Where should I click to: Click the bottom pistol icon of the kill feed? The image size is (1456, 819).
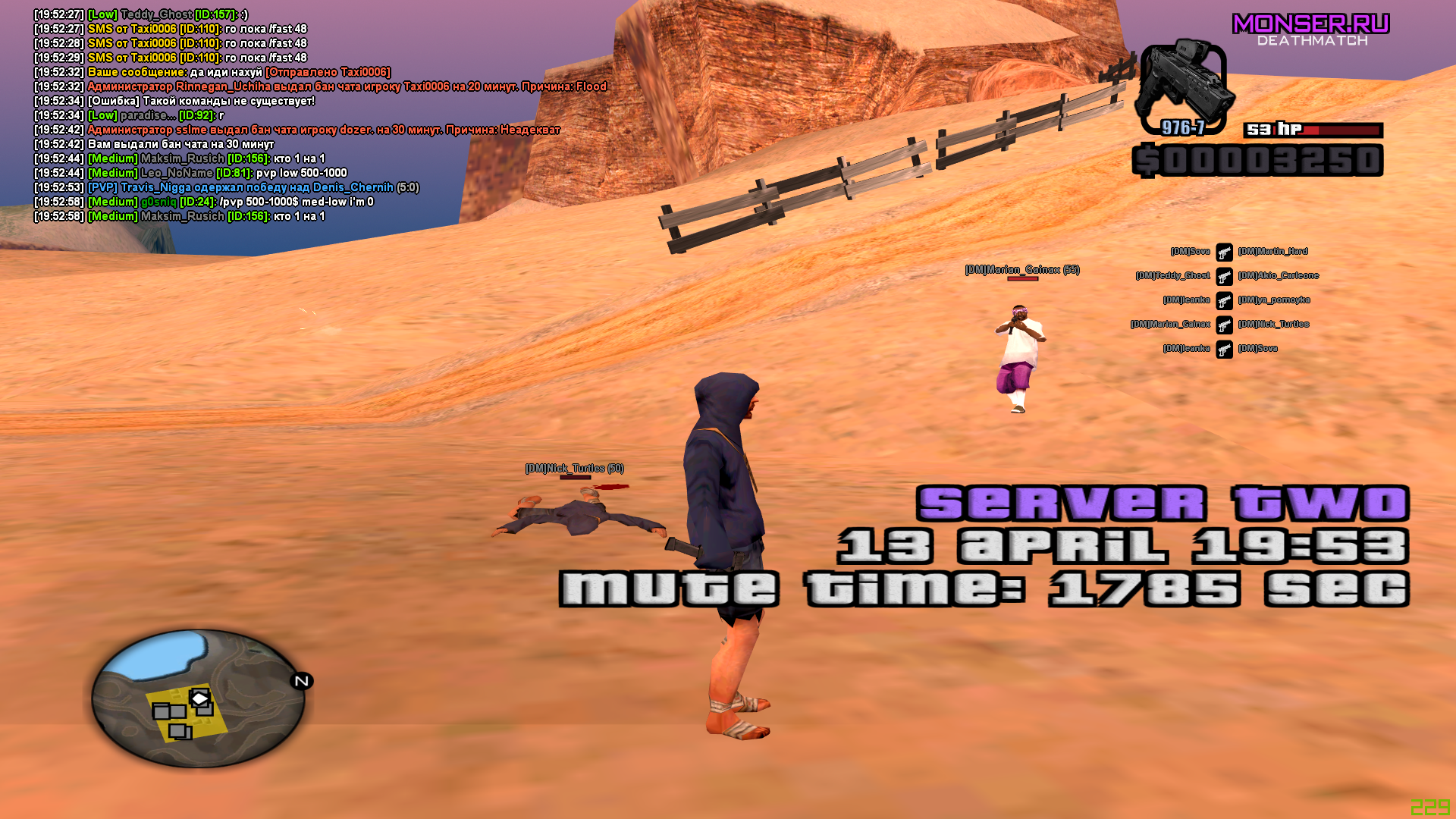tap(1226, 348)
